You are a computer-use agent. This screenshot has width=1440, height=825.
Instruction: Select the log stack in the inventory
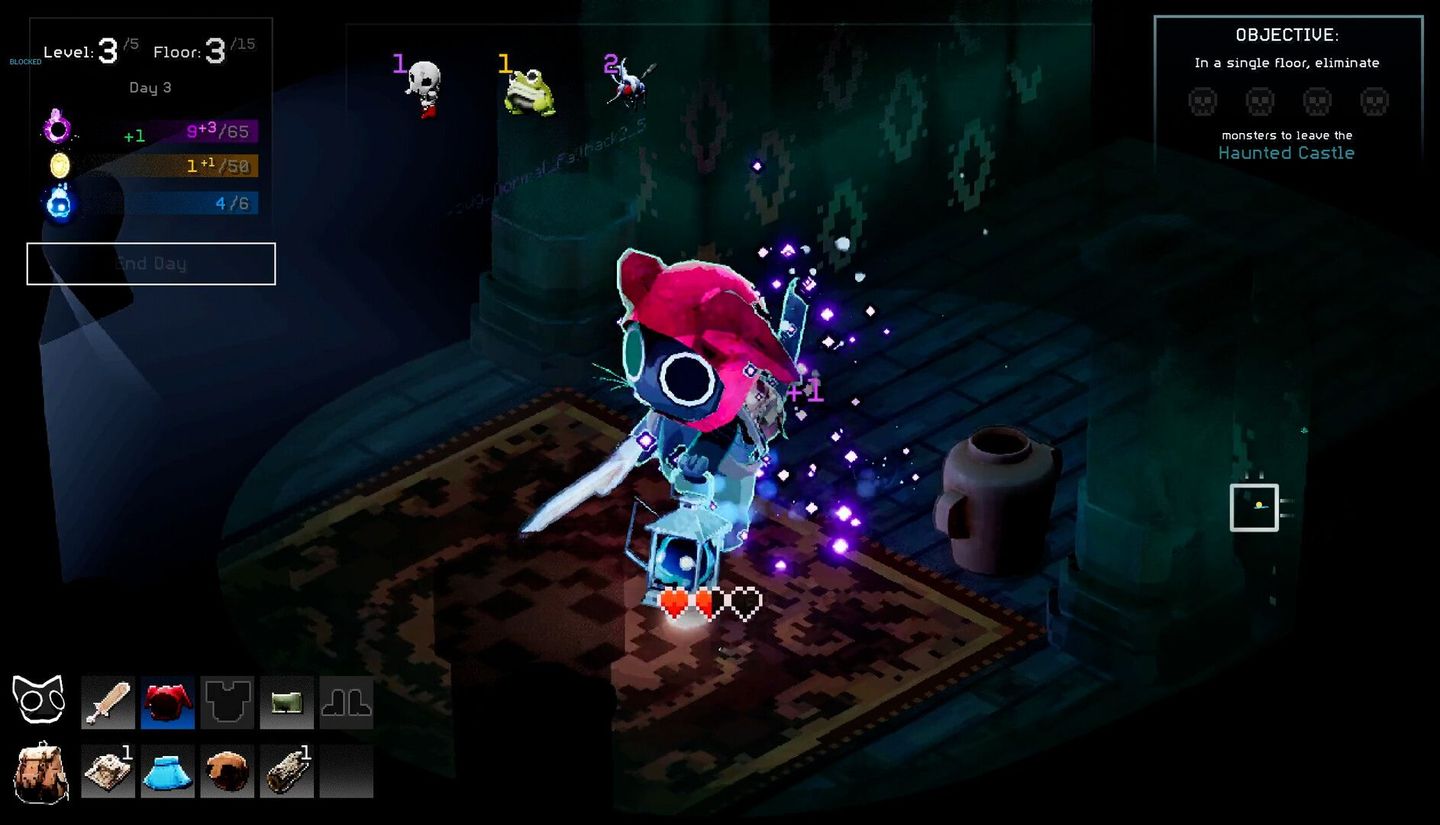click(287, 769)
